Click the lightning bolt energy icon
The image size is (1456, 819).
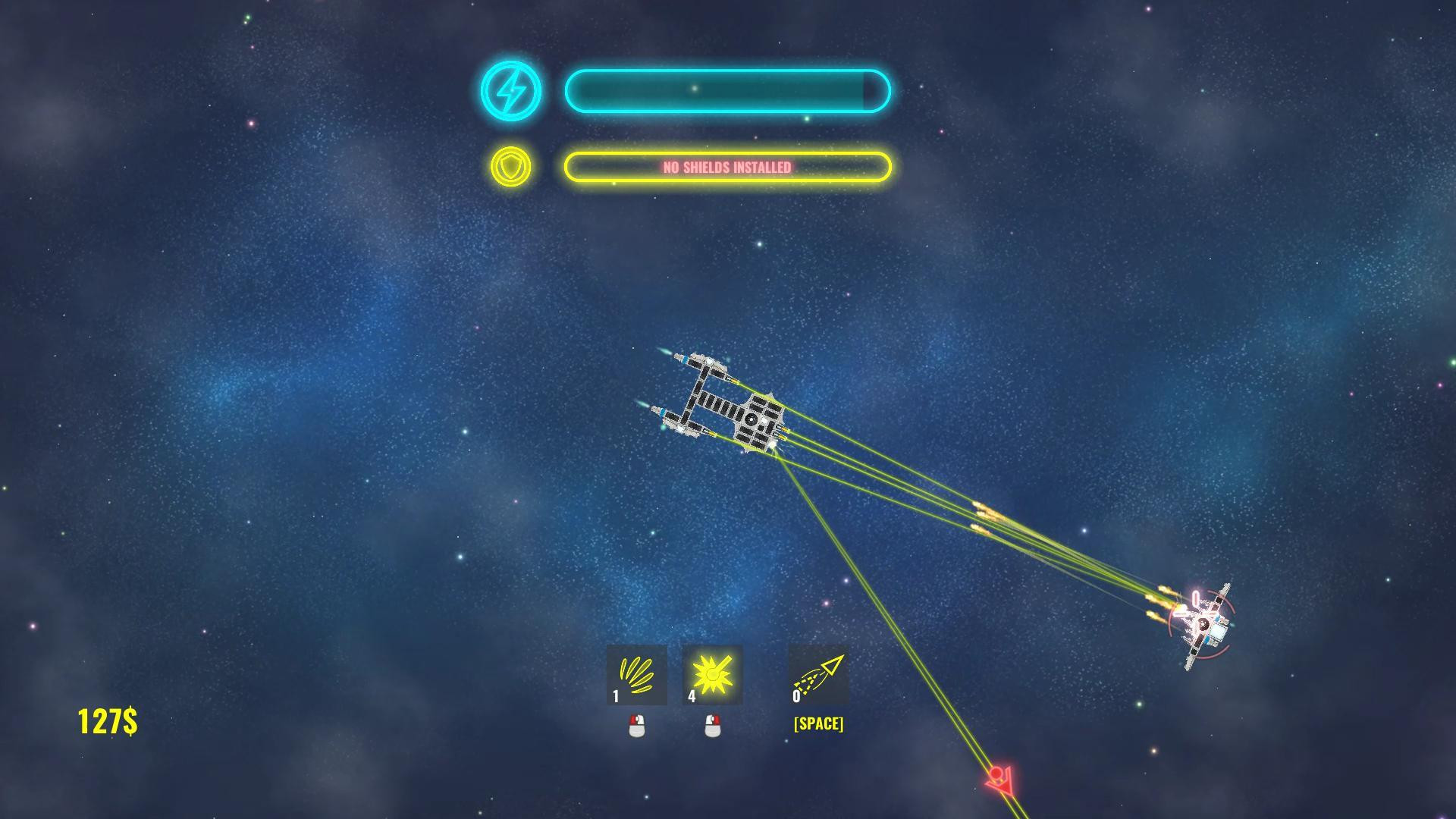pyautogui.click(x=511, y=92)
